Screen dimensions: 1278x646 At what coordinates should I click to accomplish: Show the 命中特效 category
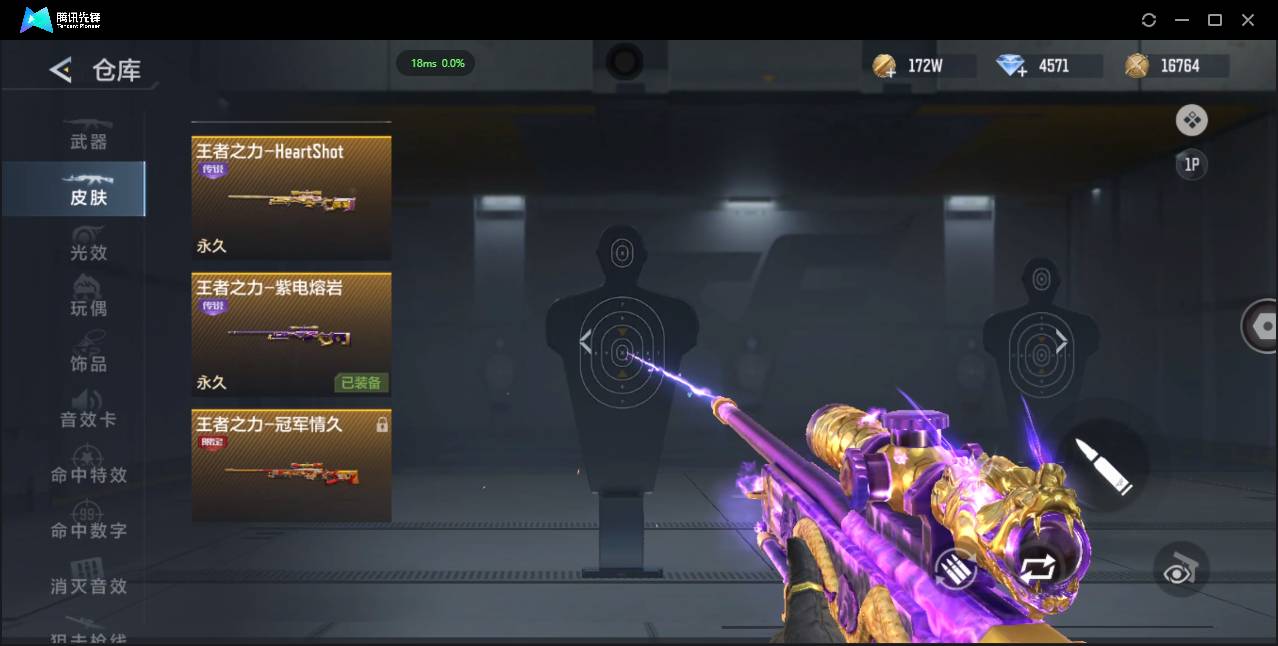88,474
